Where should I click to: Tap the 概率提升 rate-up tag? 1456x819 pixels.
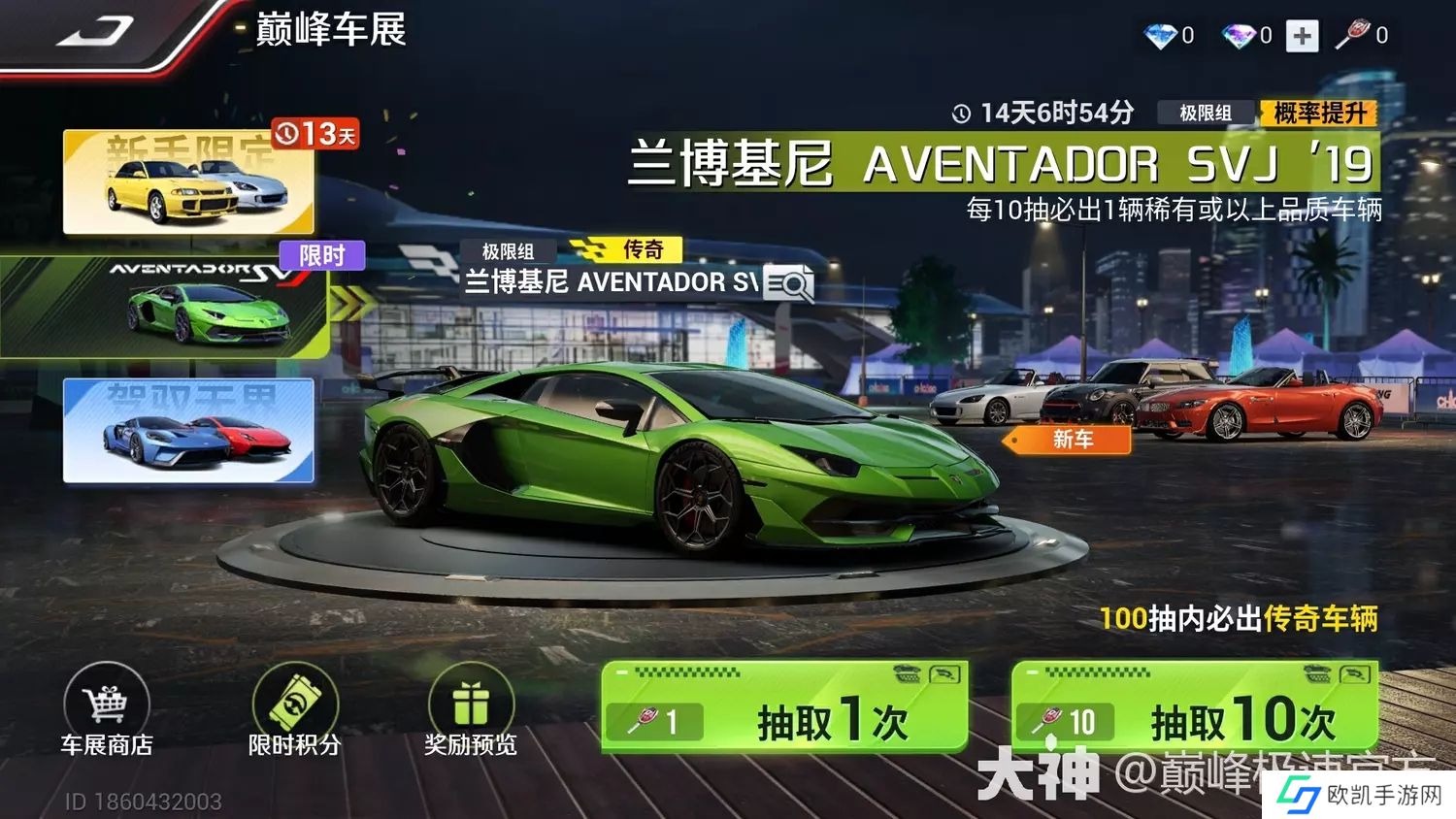(1319, 114)
